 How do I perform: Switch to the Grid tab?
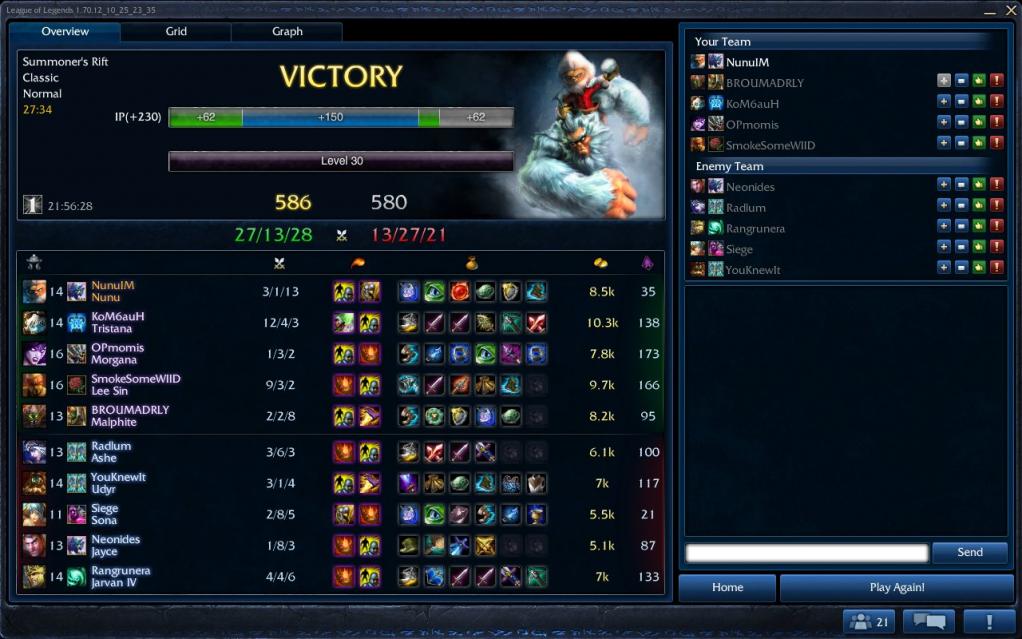tap(176, 32)
